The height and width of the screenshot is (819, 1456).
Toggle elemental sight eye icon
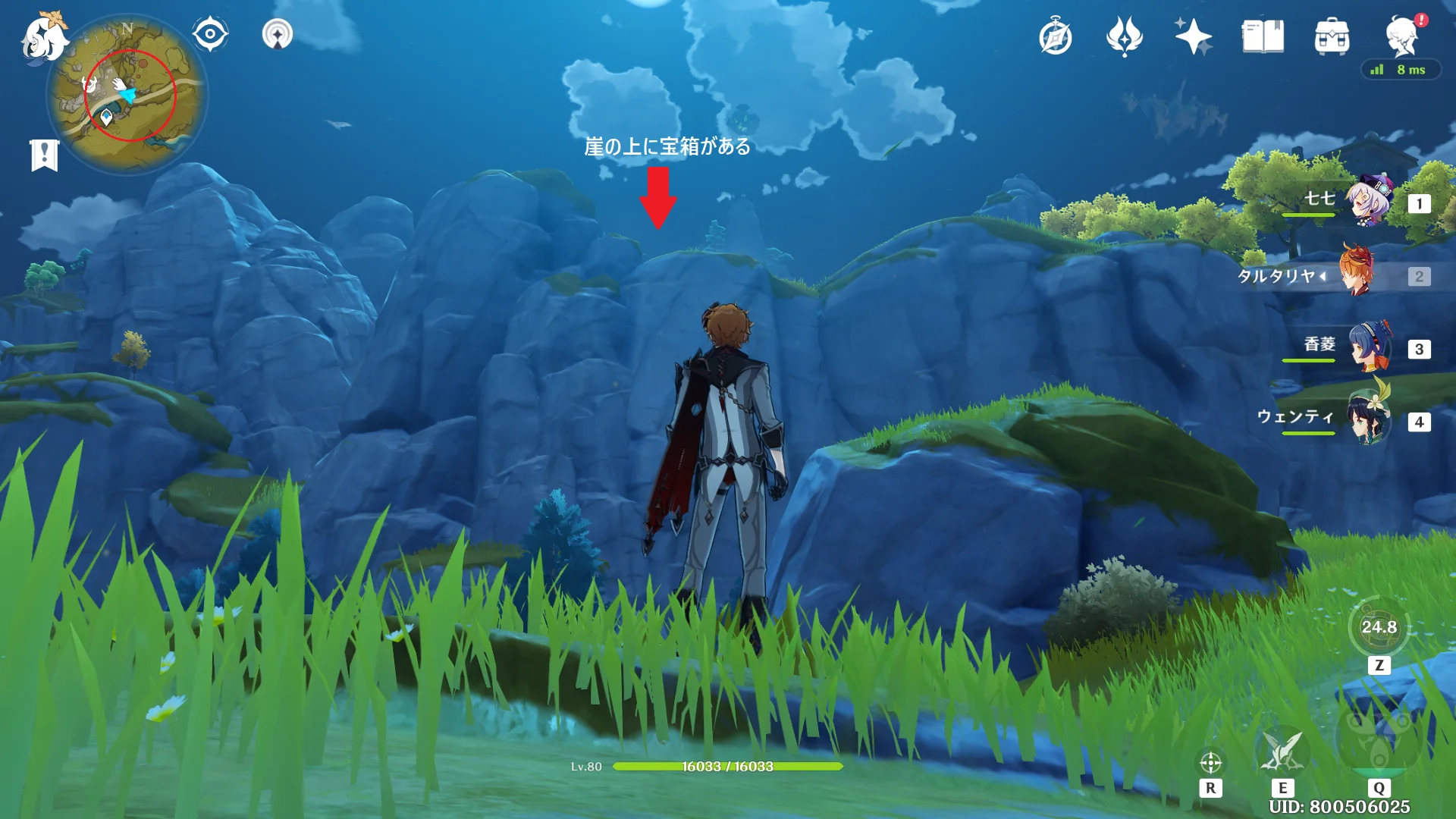click(210, 34)
